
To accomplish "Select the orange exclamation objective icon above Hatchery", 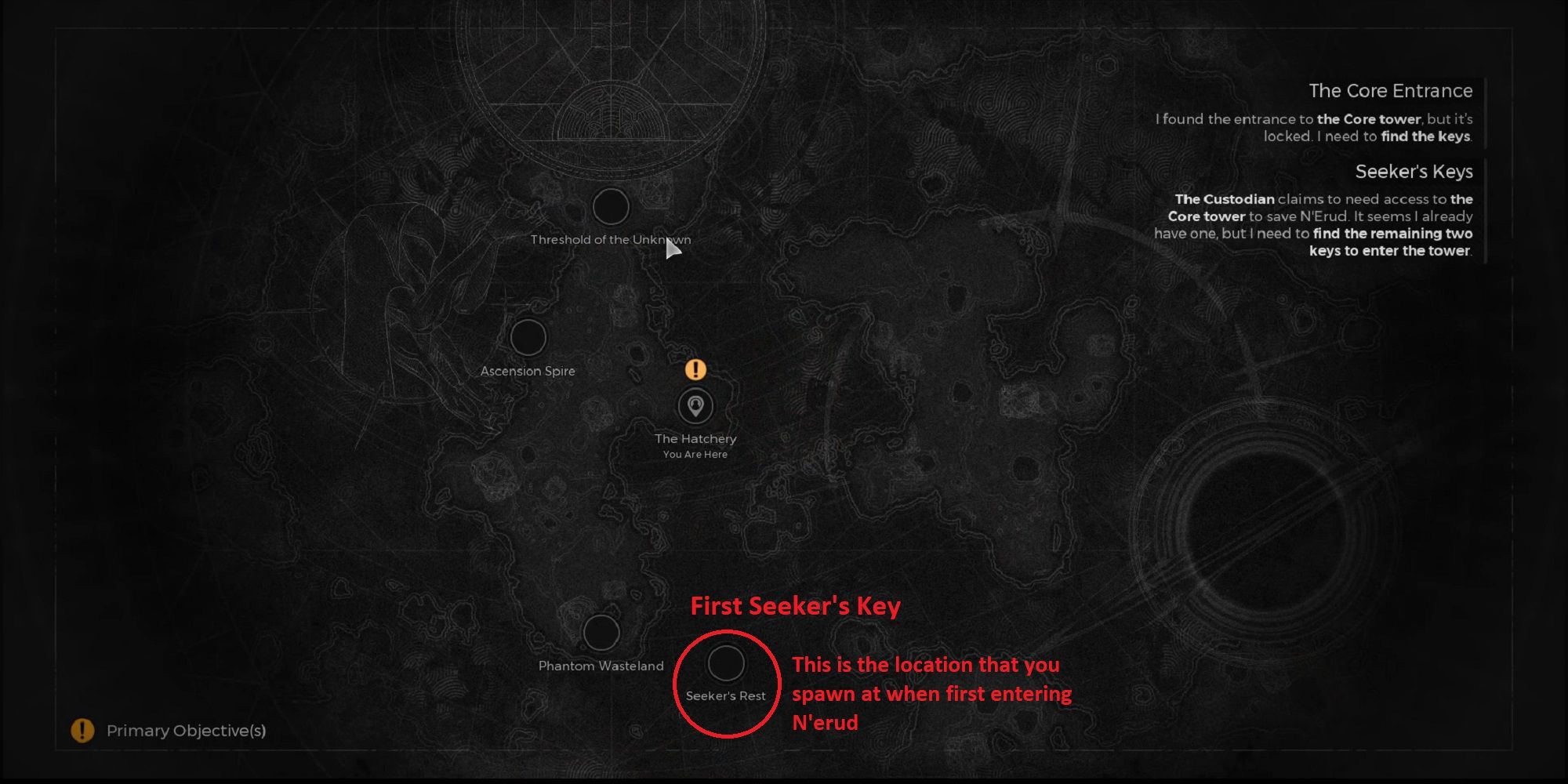I will pos(696,368).
